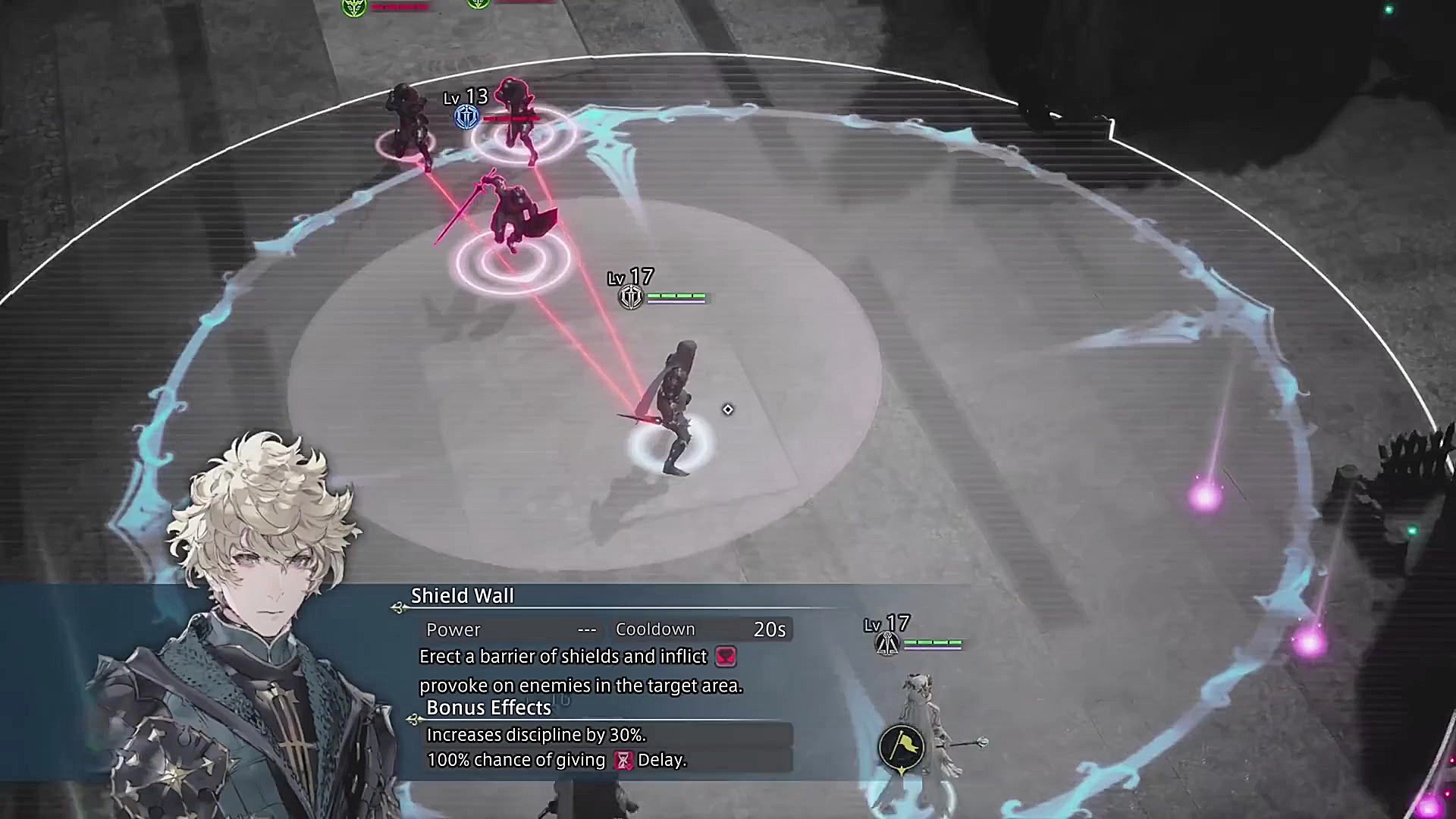This screenshot has width=1456, height=819.
Task: Click the provoke status icon in Shield Wall description
Action: (x=726, y=657)
